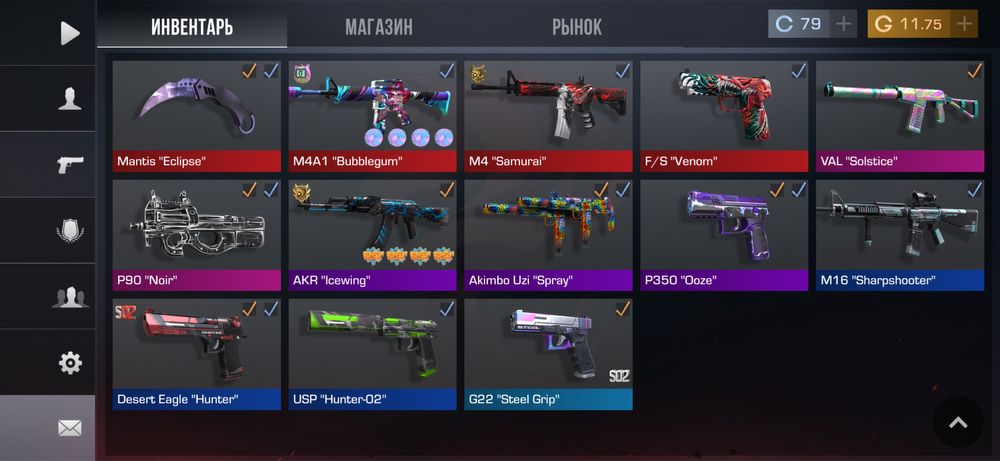Viewport: 1000px width, 461px height.
Task: Pick the Desert Eagle "Hunter" skin
Action: pyautogui.click(x=196, y=354)
